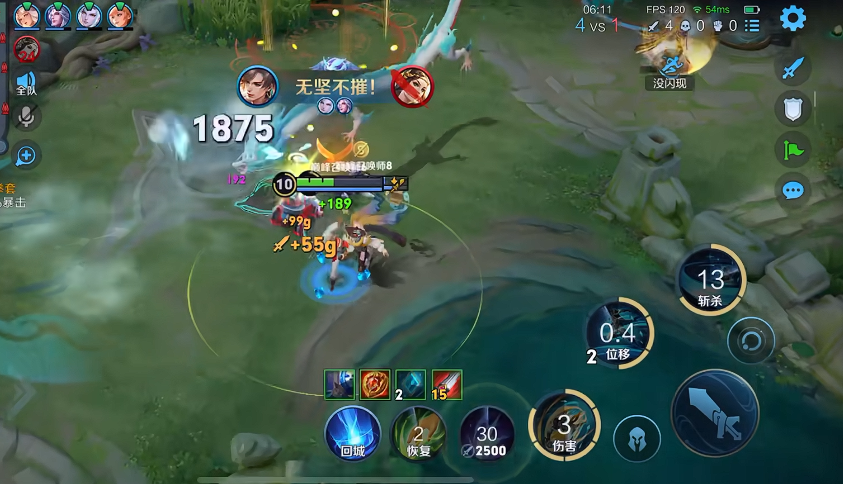The height and width of the screenshot is (484, 843).
Task: Send the green flag gather signal
Action: point(793,150)
